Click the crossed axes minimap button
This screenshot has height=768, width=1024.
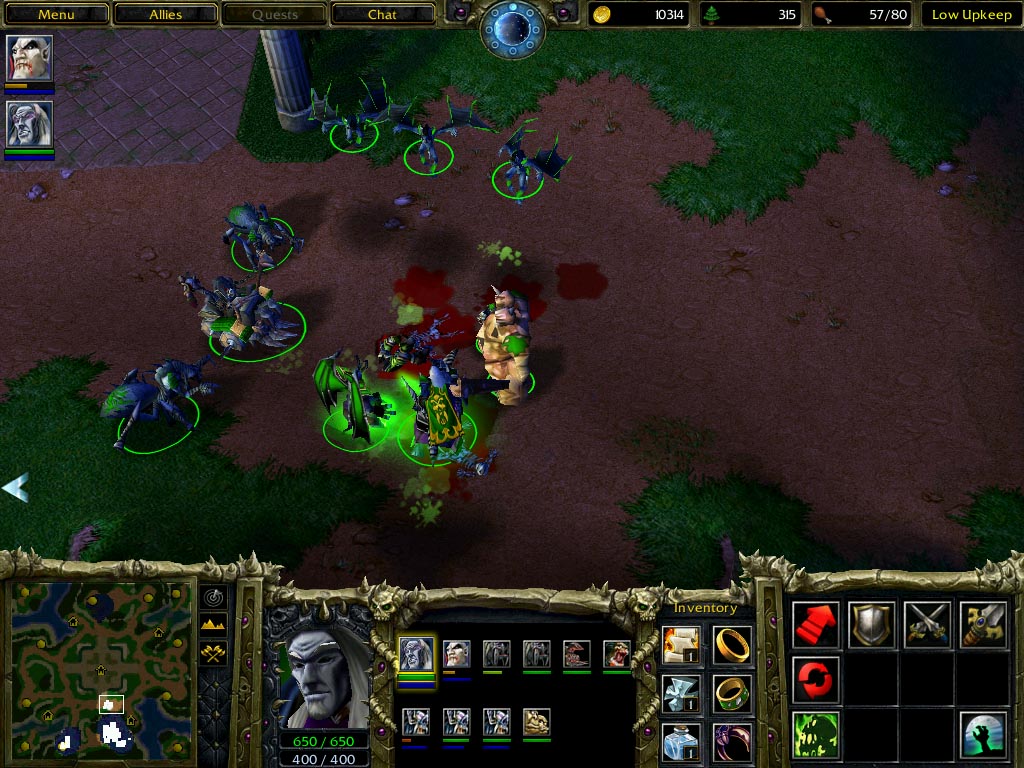214,653
